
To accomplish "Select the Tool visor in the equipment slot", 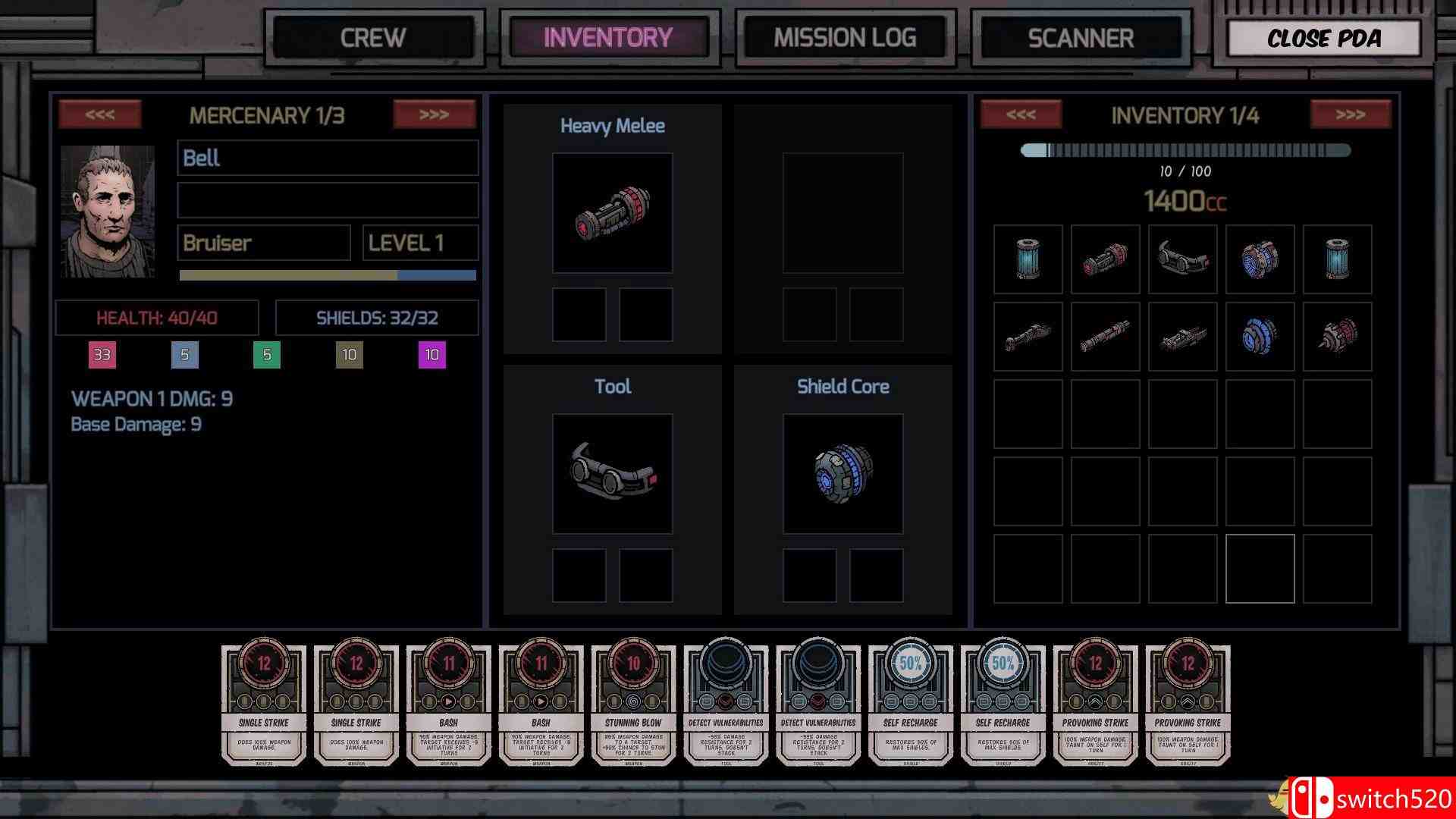I will [x=613, y=474].
